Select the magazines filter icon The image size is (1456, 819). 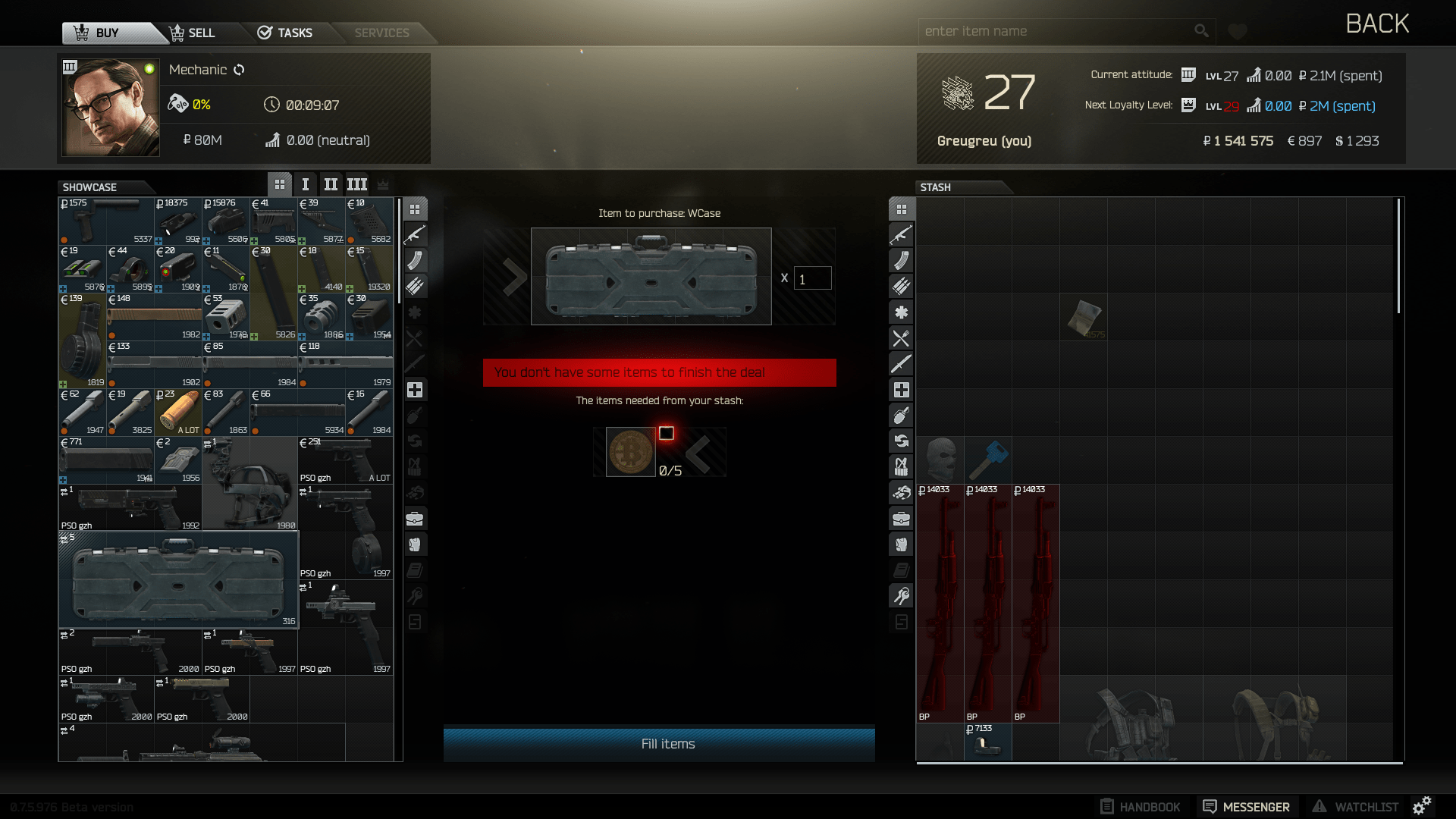[415, 260]
